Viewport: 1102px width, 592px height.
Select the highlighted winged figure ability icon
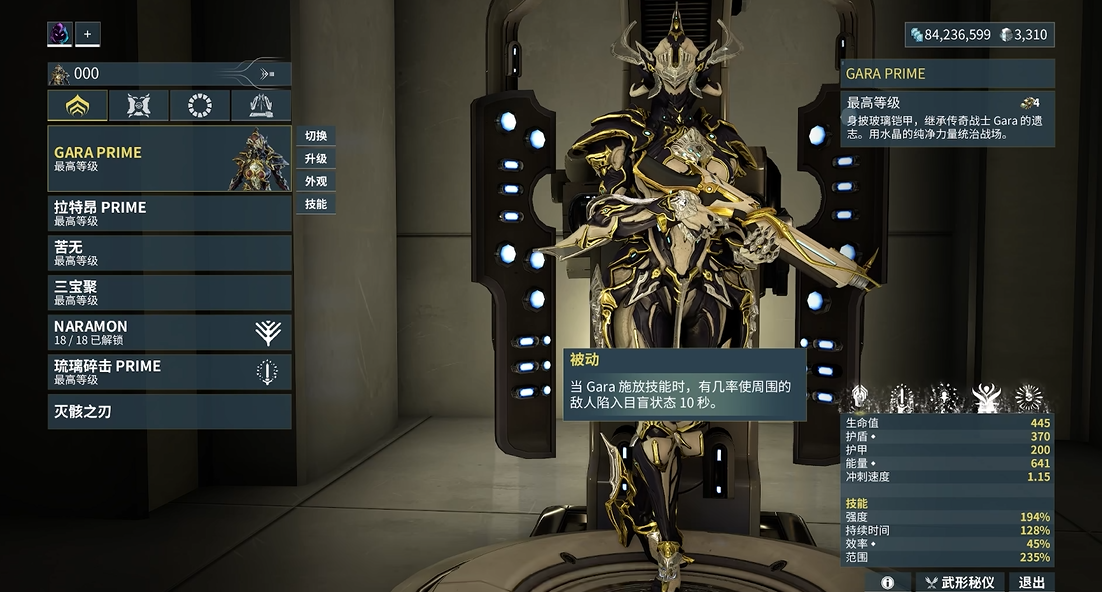pos(986,398)
